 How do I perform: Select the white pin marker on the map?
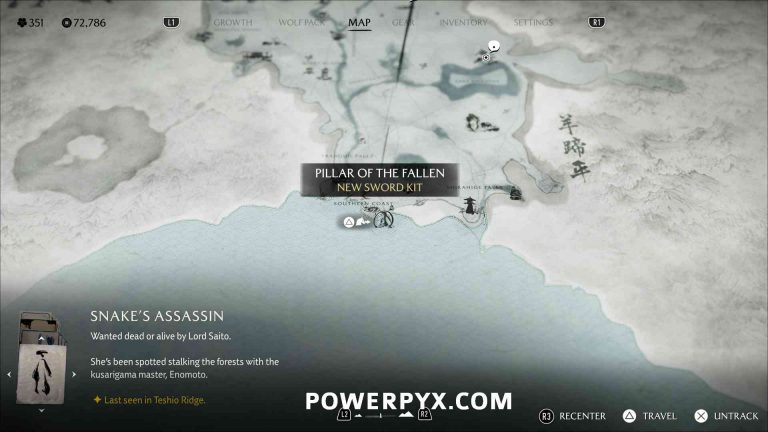point(493,46)
